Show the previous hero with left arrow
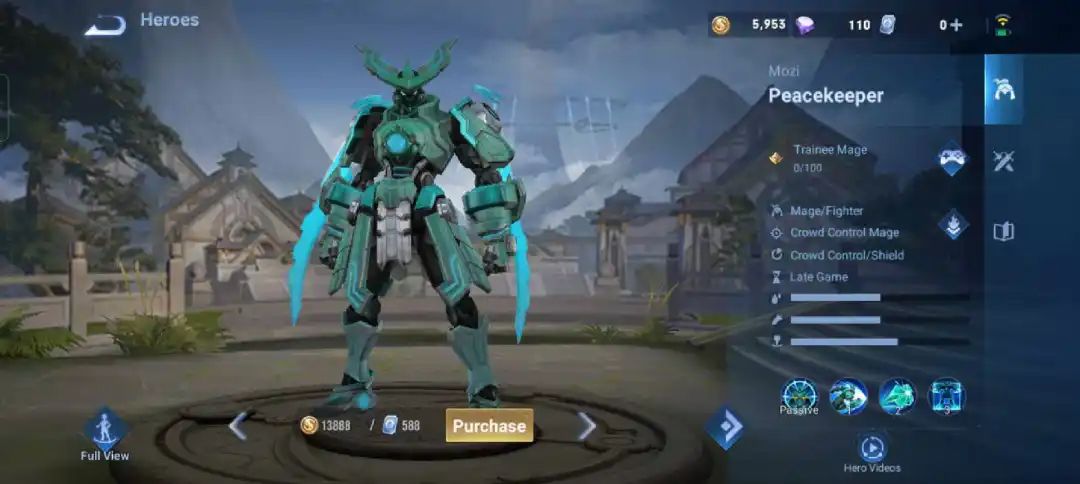The image size is (1080, 484). click(237, 426)
